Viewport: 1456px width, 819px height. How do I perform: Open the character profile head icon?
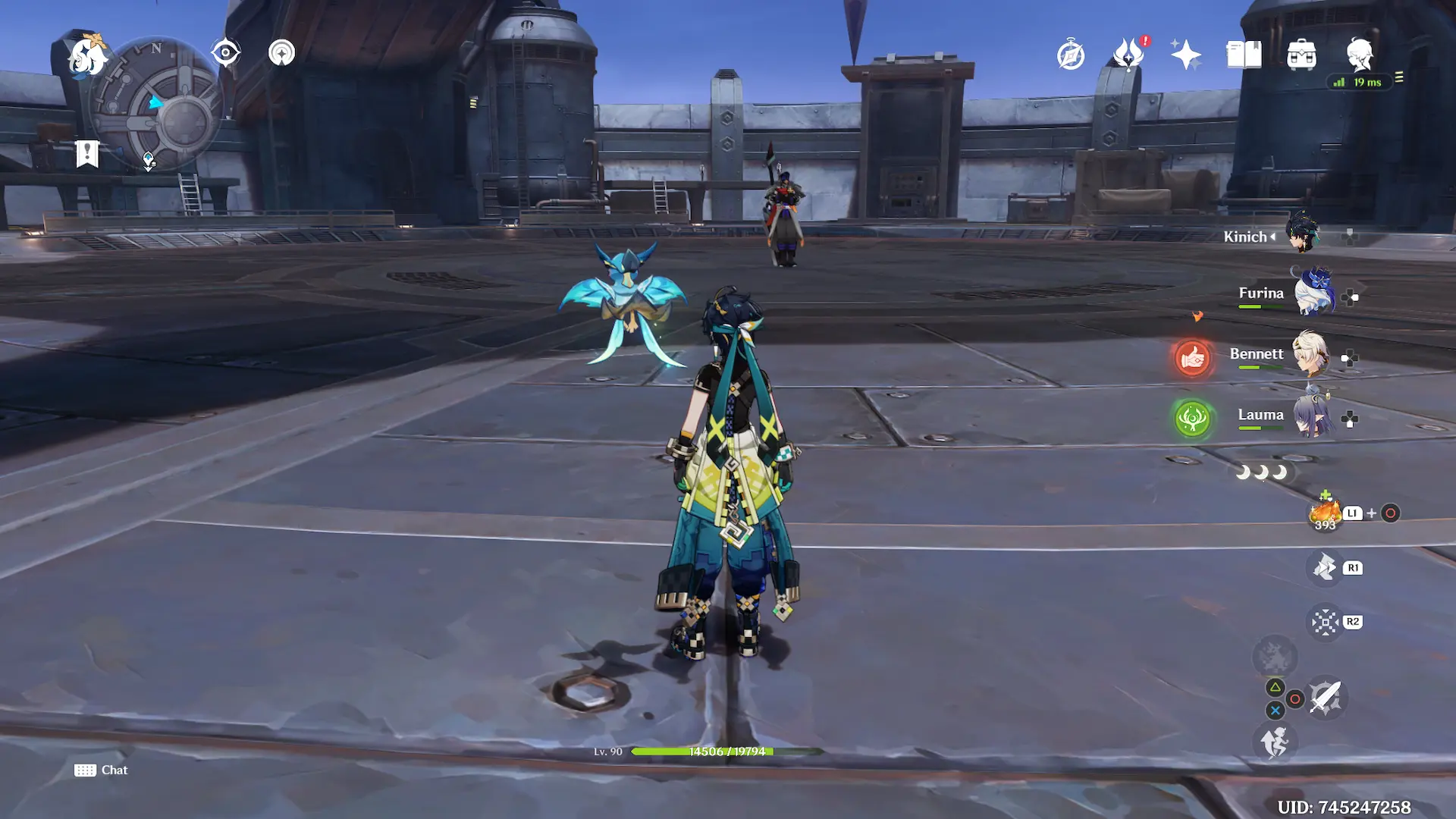pyautogui.click(x=1359, y=55)
